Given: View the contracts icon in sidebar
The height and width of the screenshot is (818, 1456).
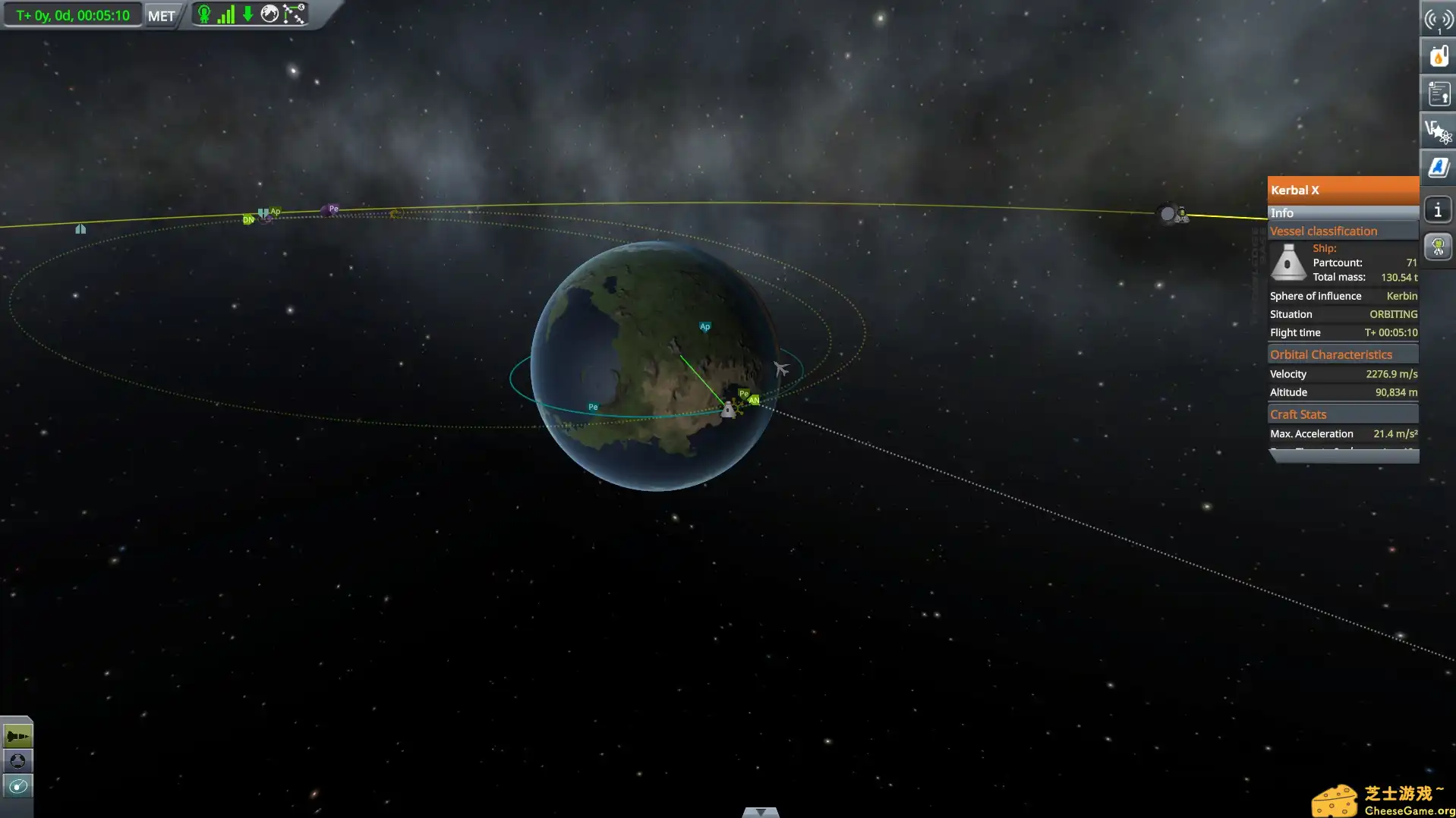Looking at the screenshot, I should 1438,93.
